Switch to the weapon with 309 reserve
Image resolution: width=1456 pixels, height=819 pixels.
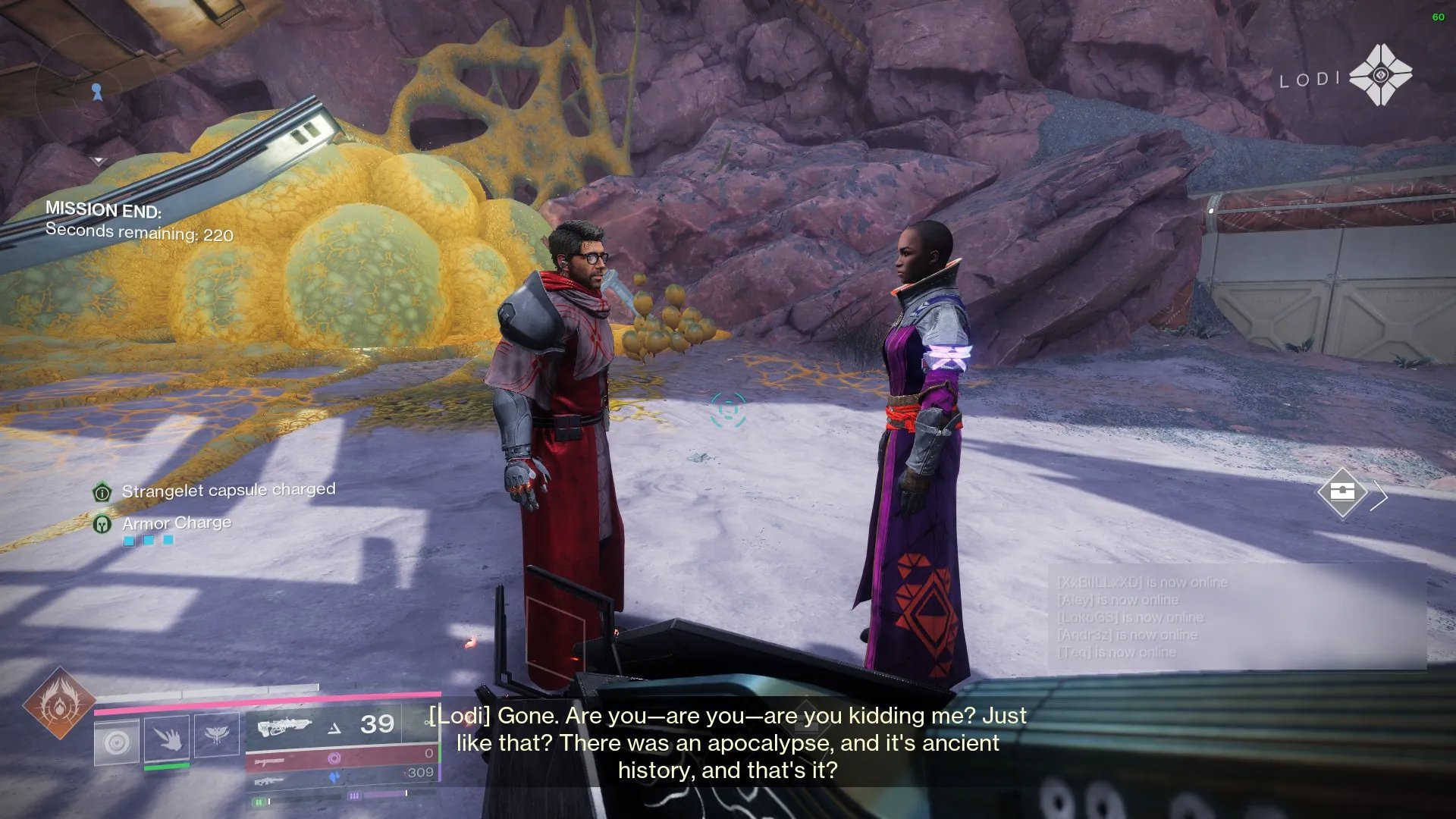(343, 775)
